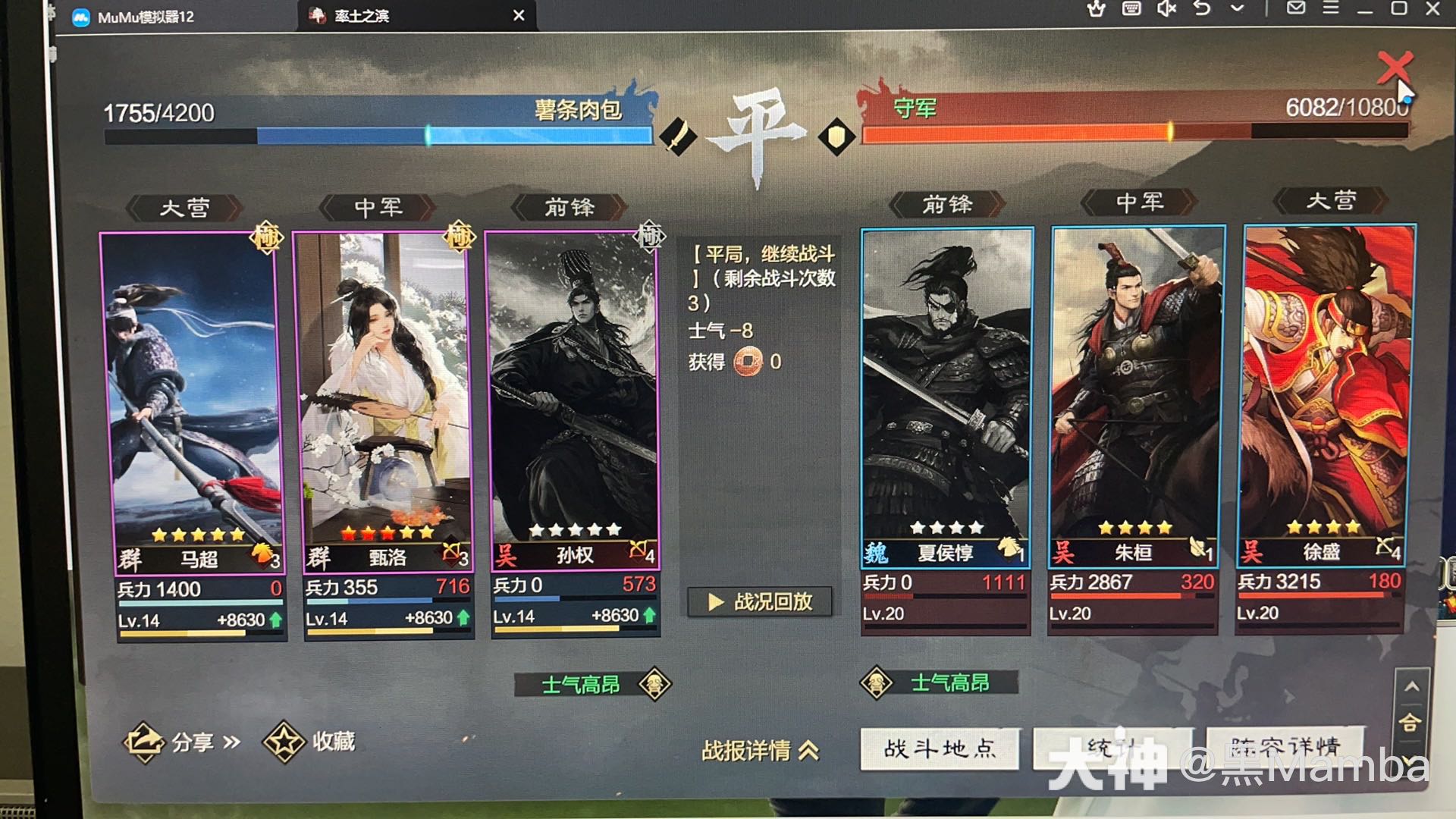Open the hamburger menu icon top right
This screenshot has height=819, width=1456.
[x=1331, y=9]
